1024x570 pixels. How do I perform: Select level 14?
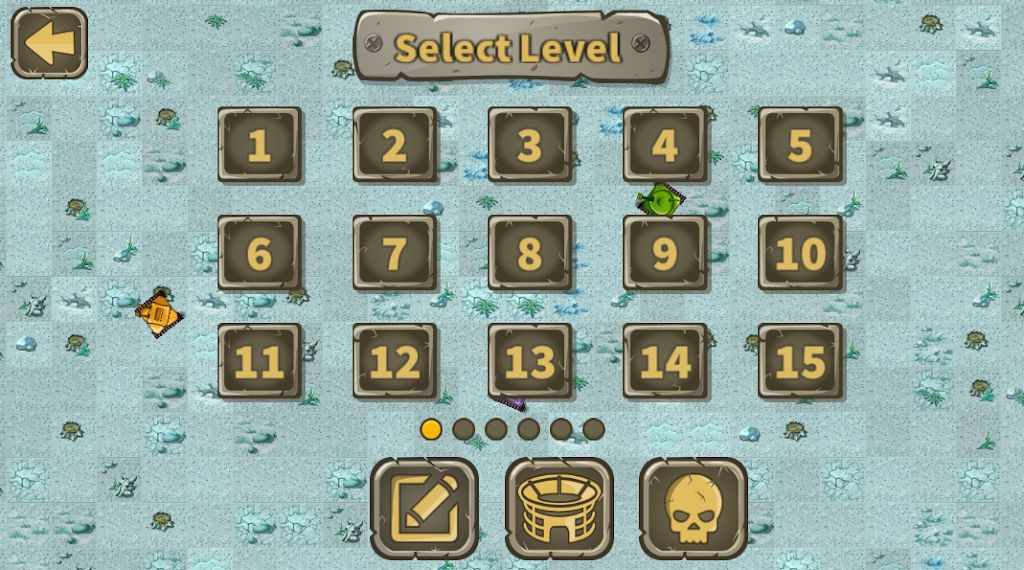(x=665, y=361)
